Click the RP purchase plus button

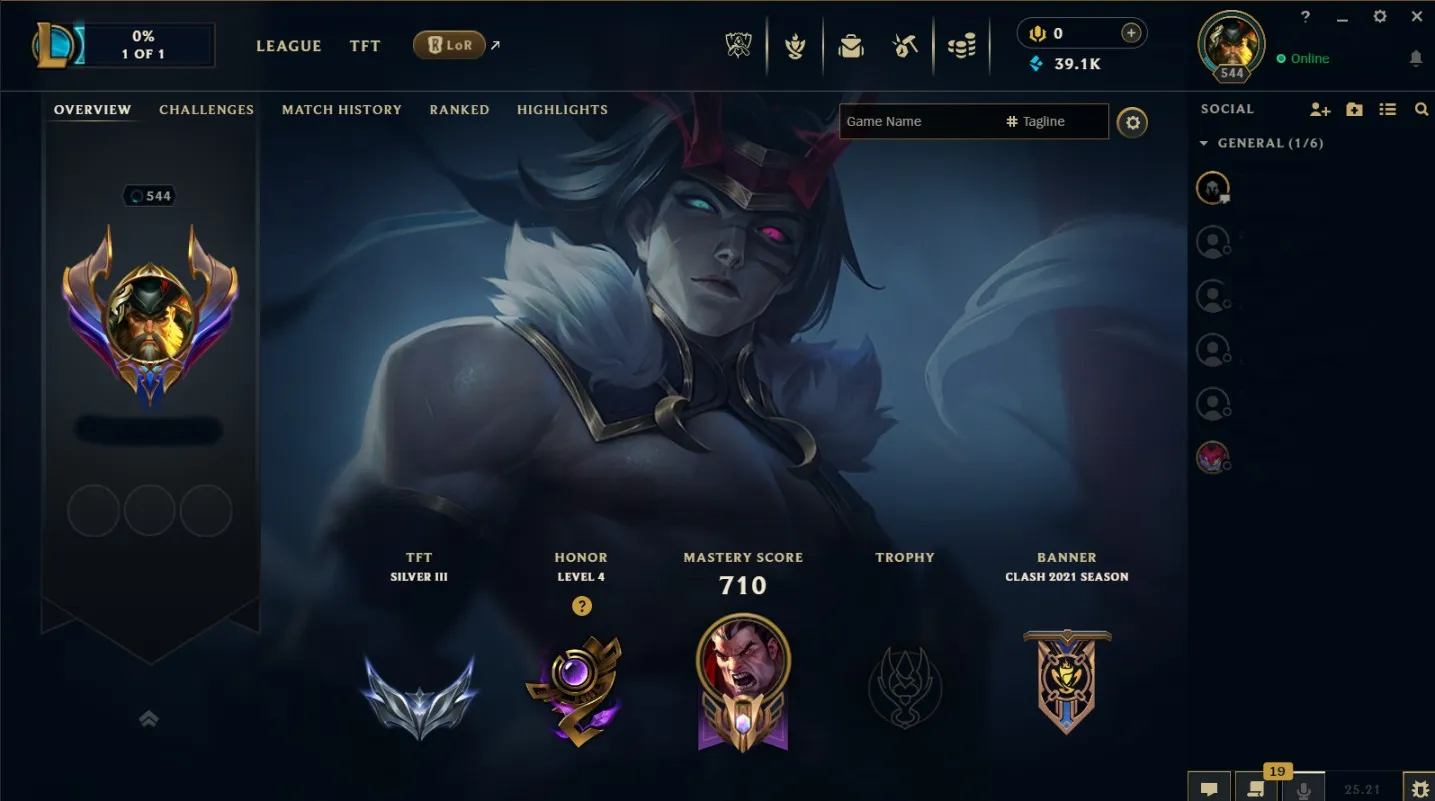click(1130, 33)
